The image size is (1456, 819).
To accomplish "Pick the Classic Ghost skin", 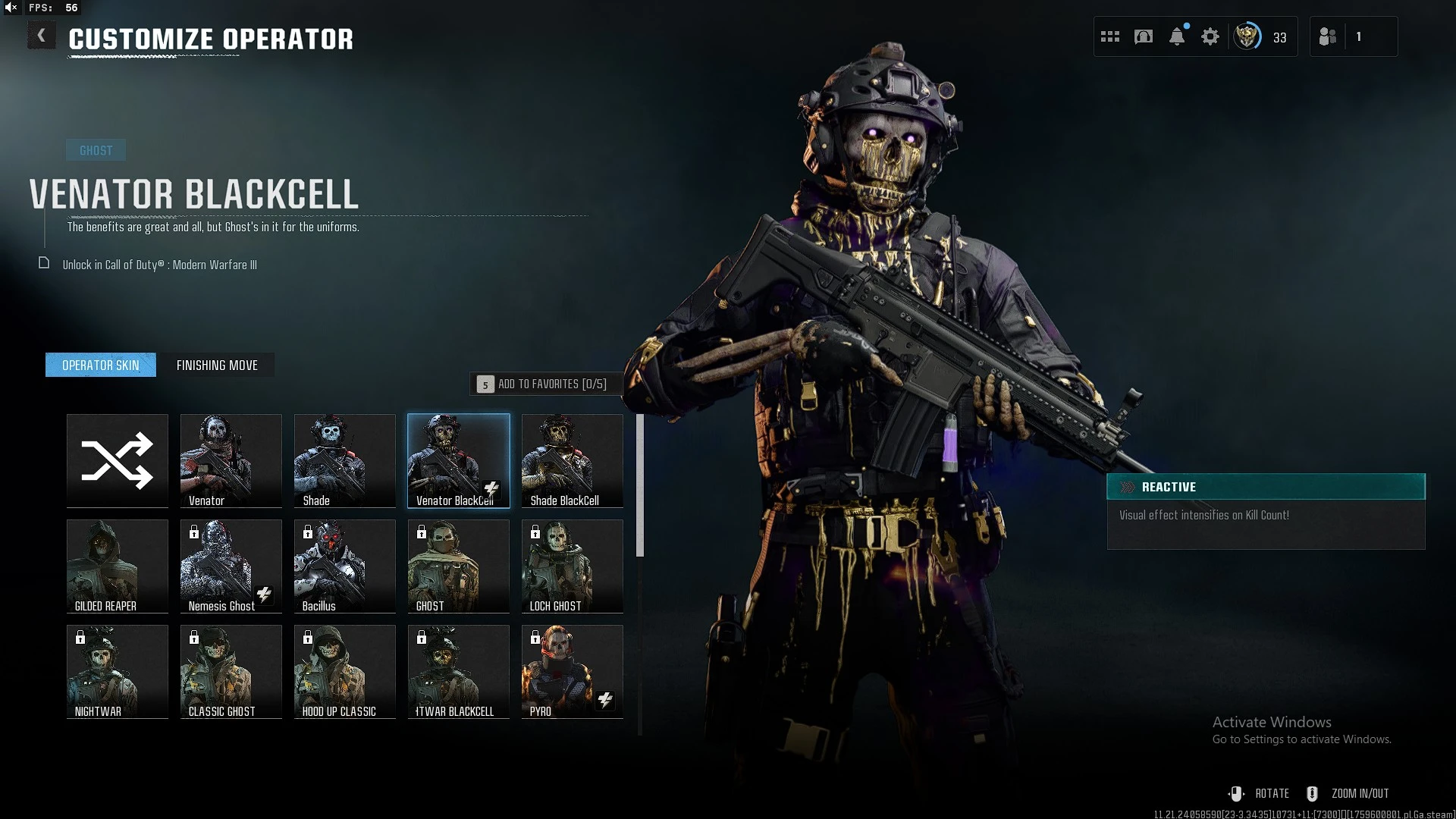I will tap(231, 671).
